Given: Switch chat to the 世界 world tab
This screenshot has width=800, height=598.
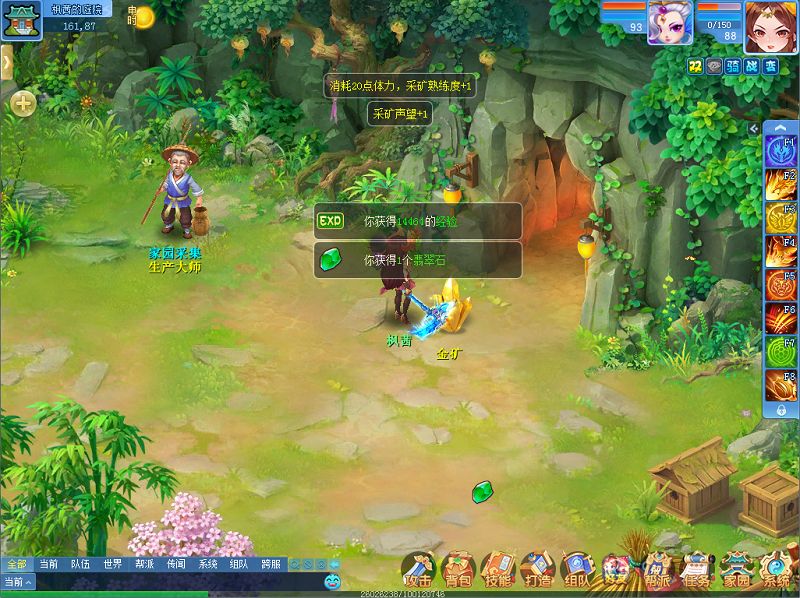Looking at the screenshot, I should point(111,564).
